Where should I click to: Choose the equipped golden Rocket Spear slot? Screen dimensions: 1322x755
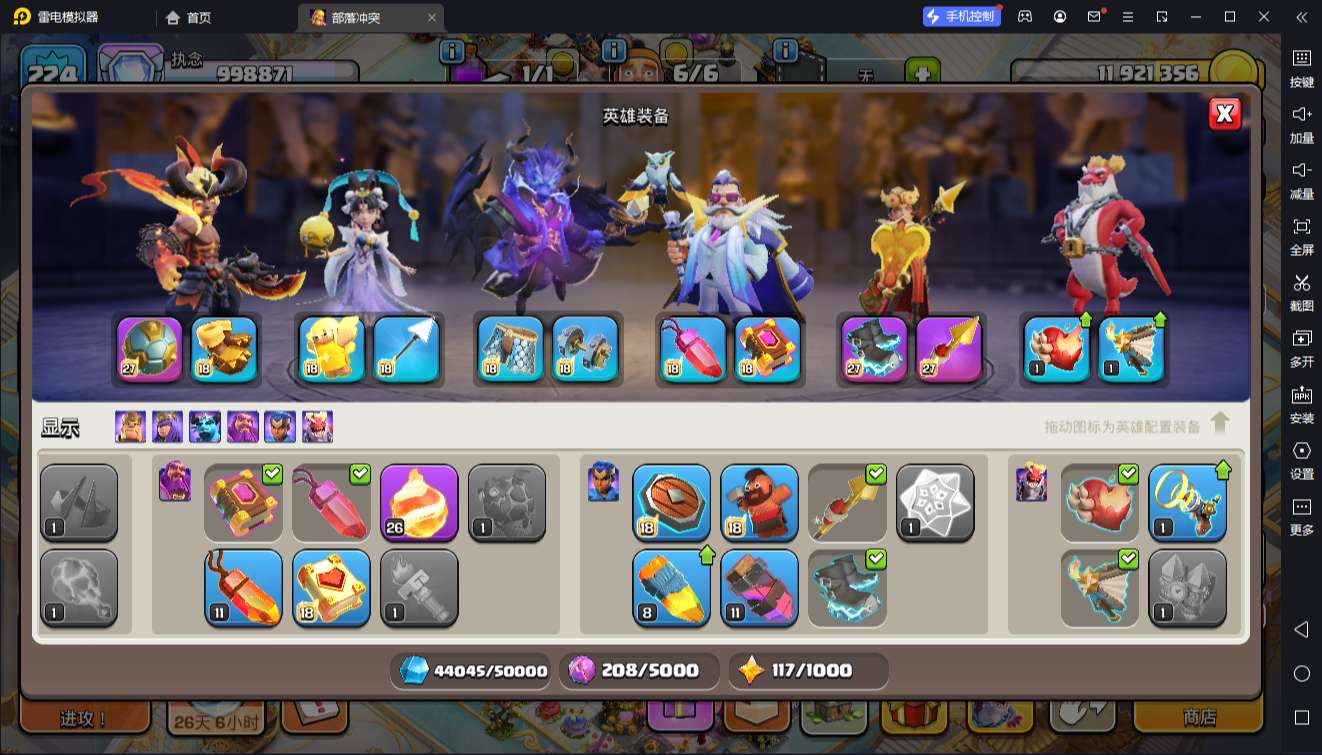click(x=948, y=350)
